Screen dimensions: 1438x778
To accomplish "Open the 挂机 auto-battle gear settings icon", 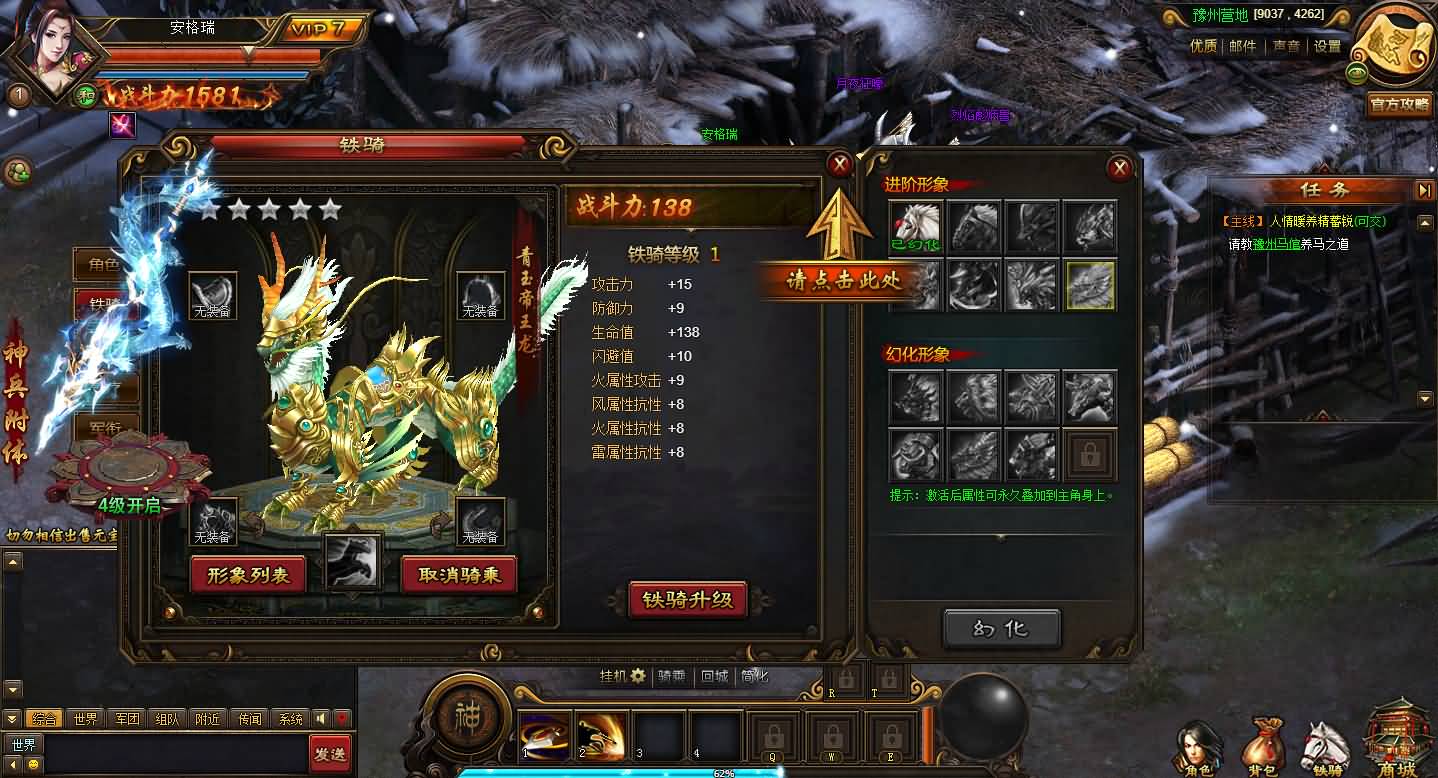I will tap(637, 677).
